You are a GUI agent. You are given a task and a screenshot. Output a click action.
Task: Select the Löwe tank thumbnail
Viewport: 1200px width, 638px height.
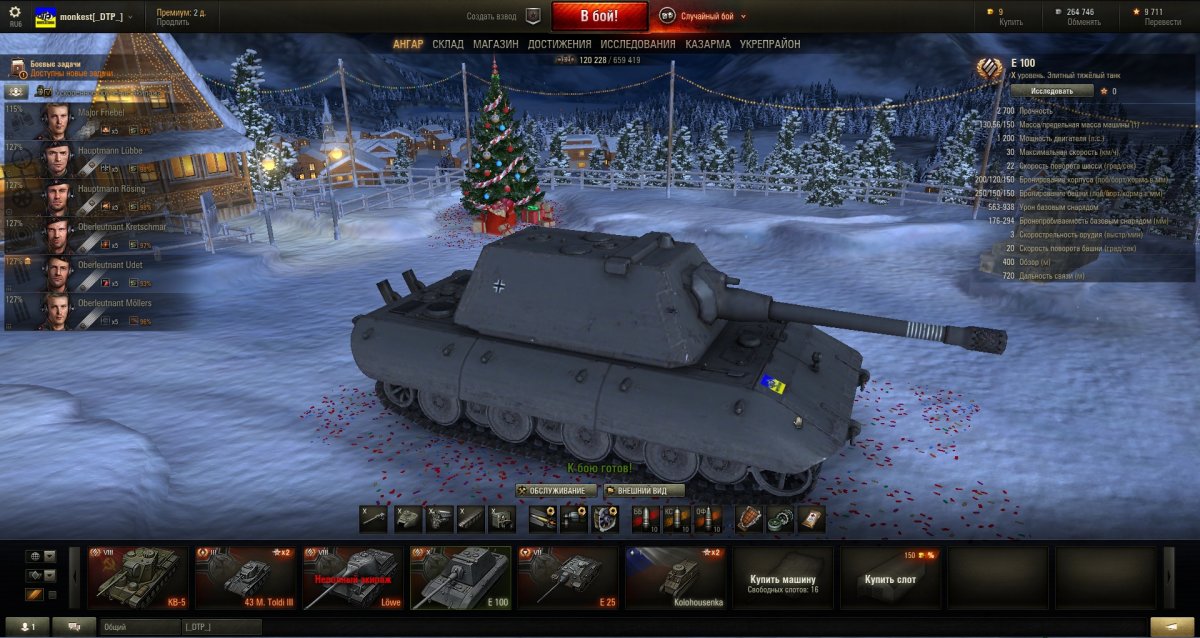pos(353,577)
